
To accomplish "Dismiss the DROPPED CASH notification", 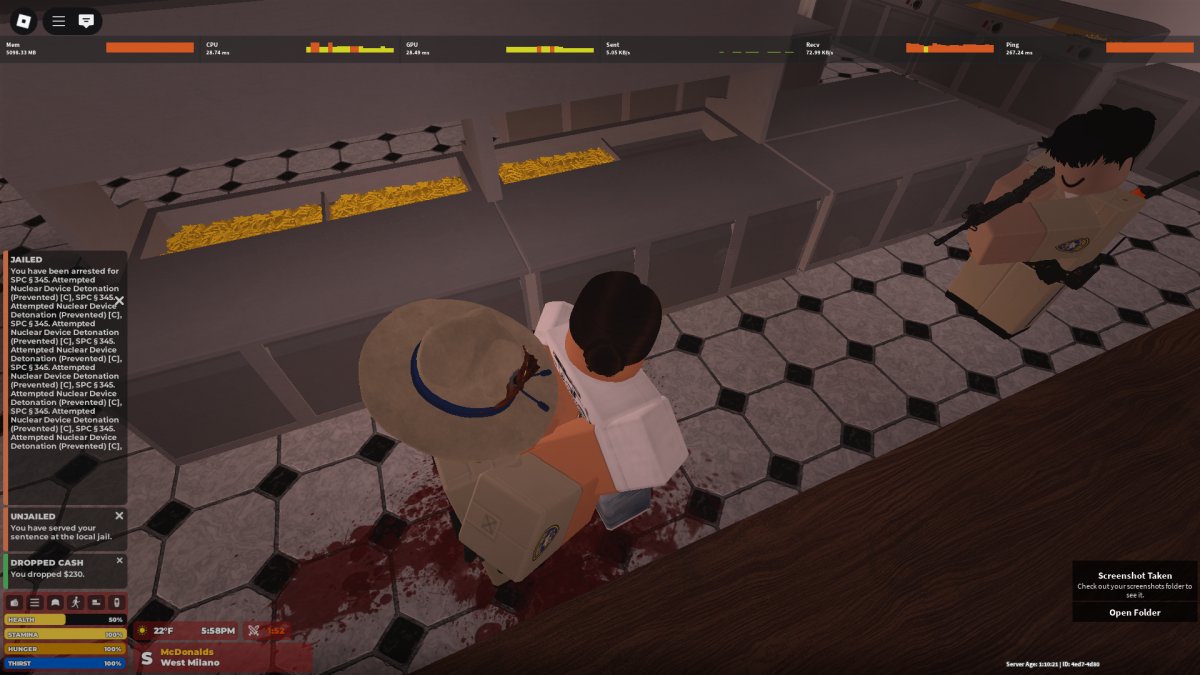I will (x=119, y=561).
